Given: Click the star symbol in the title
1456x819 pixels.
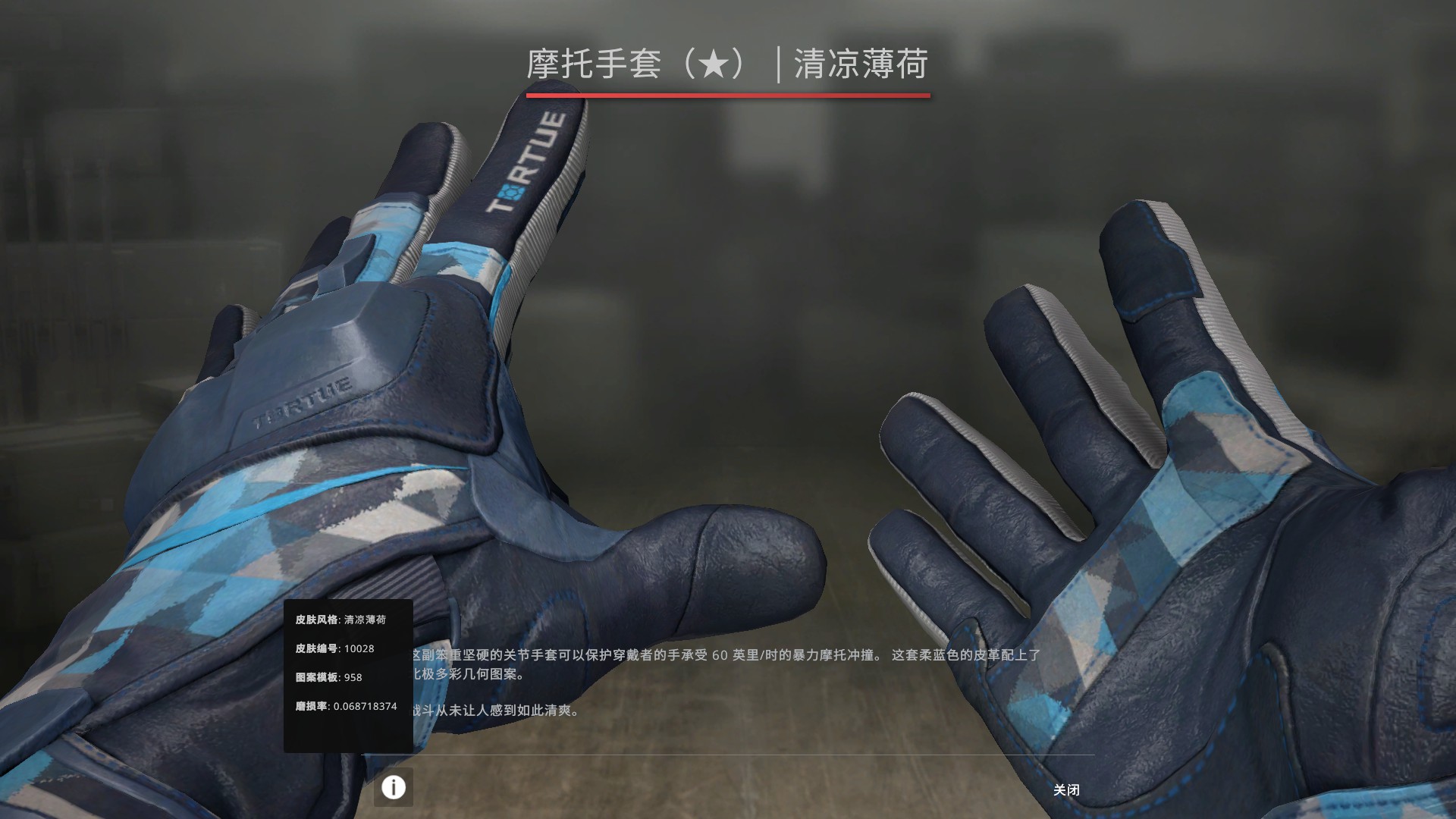Looking at the screenshot, I should pyautogui.click(x=712, y=64).
